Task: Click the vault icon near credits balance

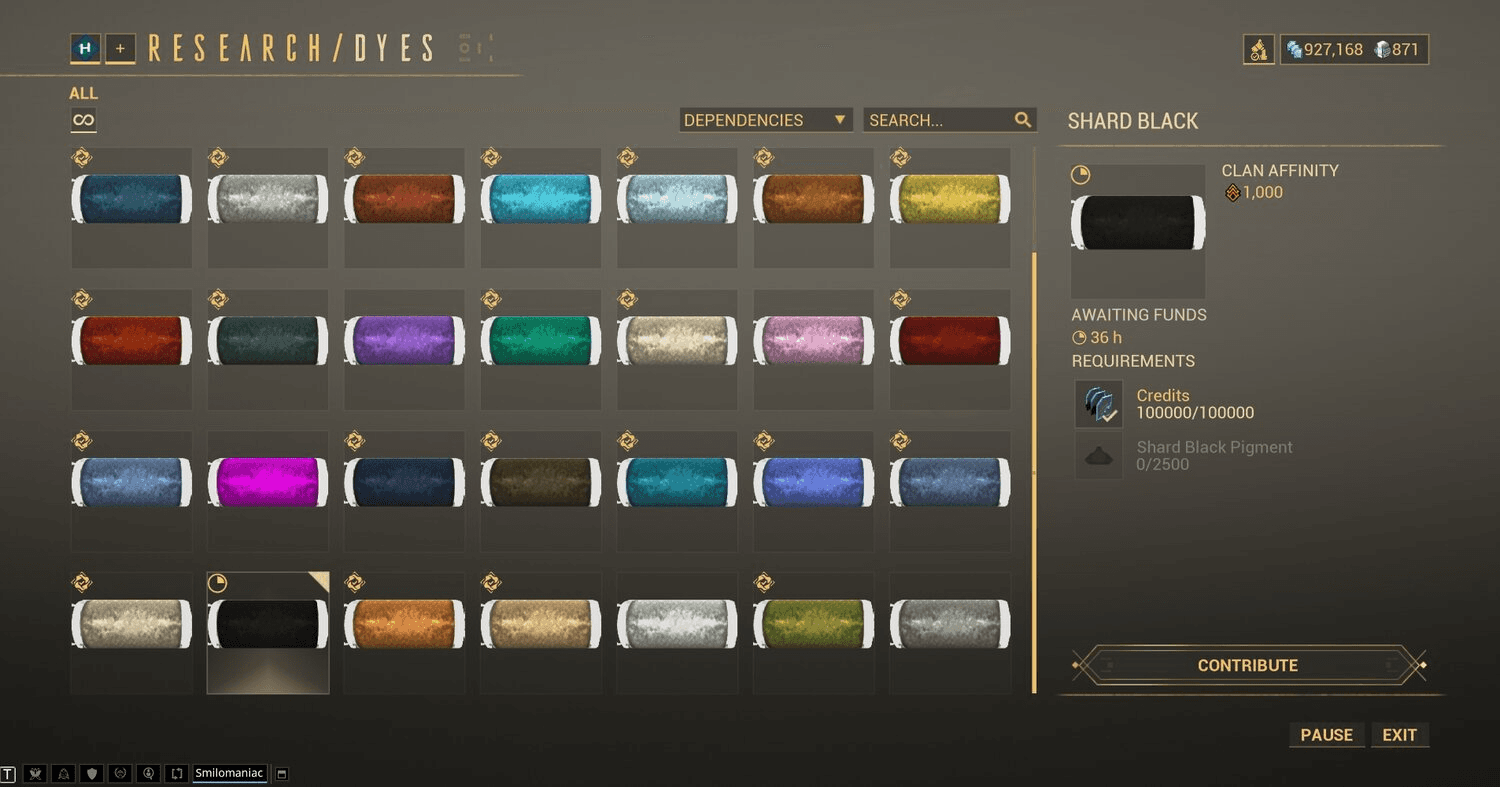Action: (x=1258, y=49)
